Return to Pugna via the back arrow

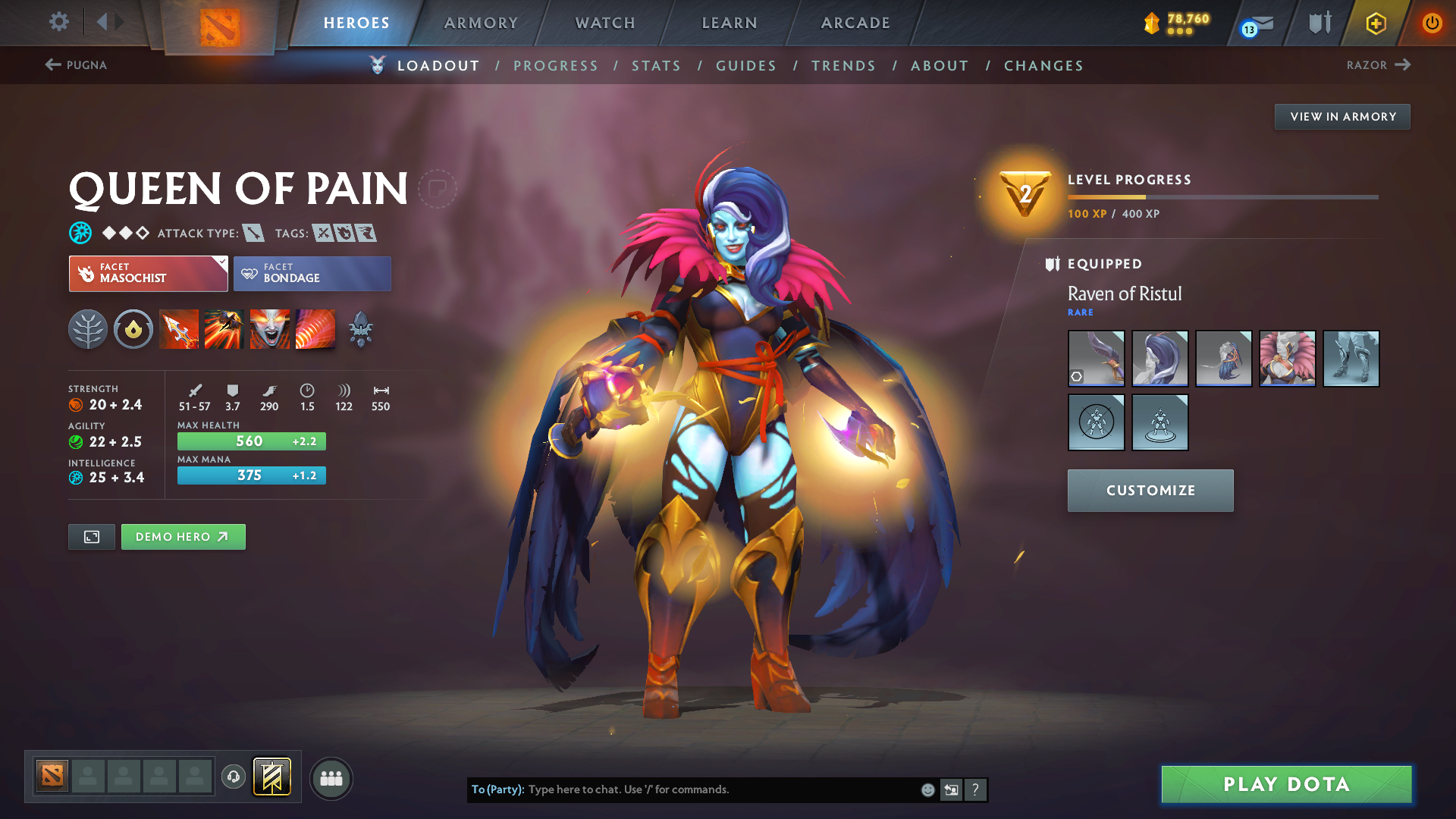pyautogui.click(x=52, y=64)
